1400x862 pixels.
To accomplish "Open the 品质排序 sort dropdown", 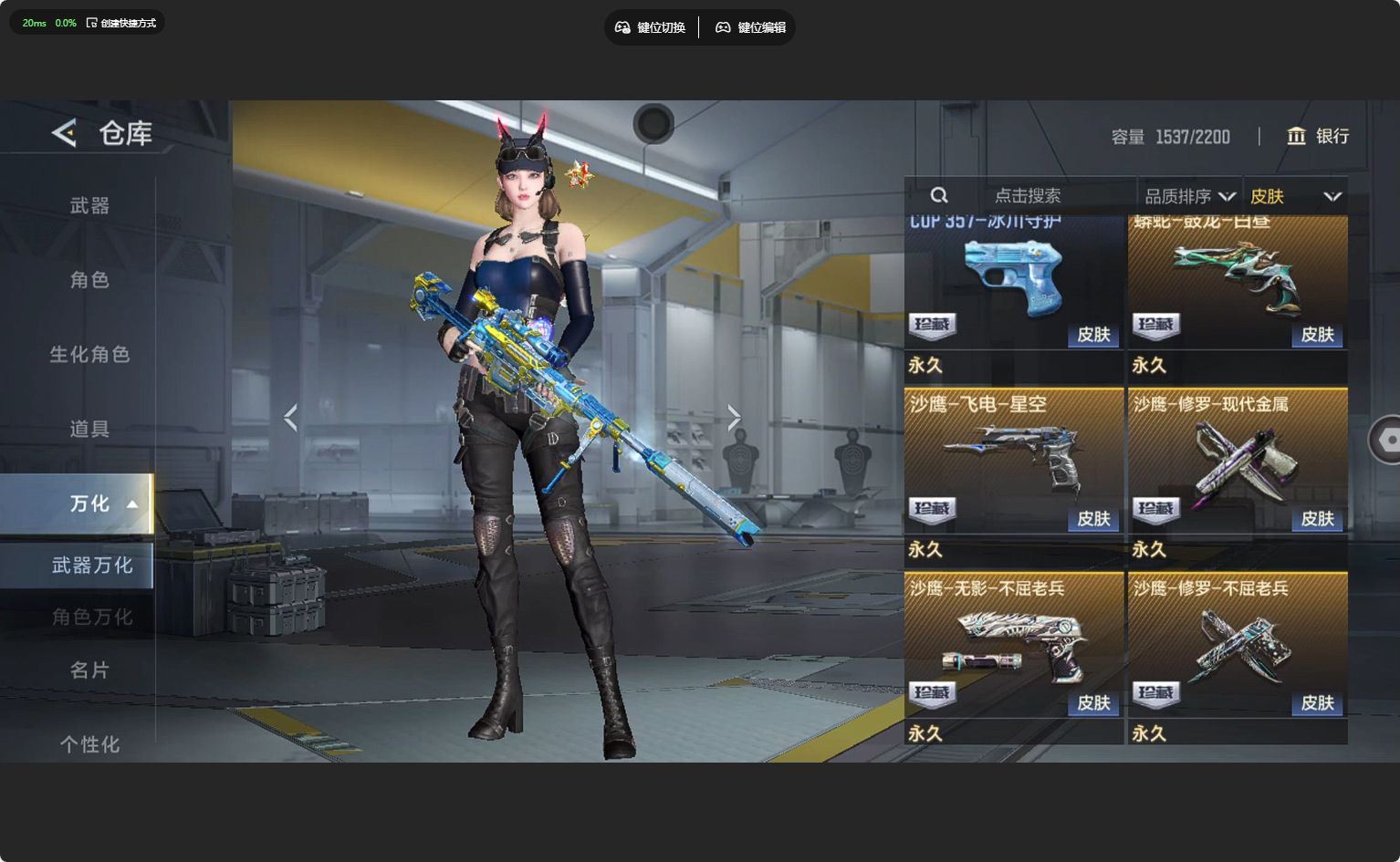I will pos(1189,196).
